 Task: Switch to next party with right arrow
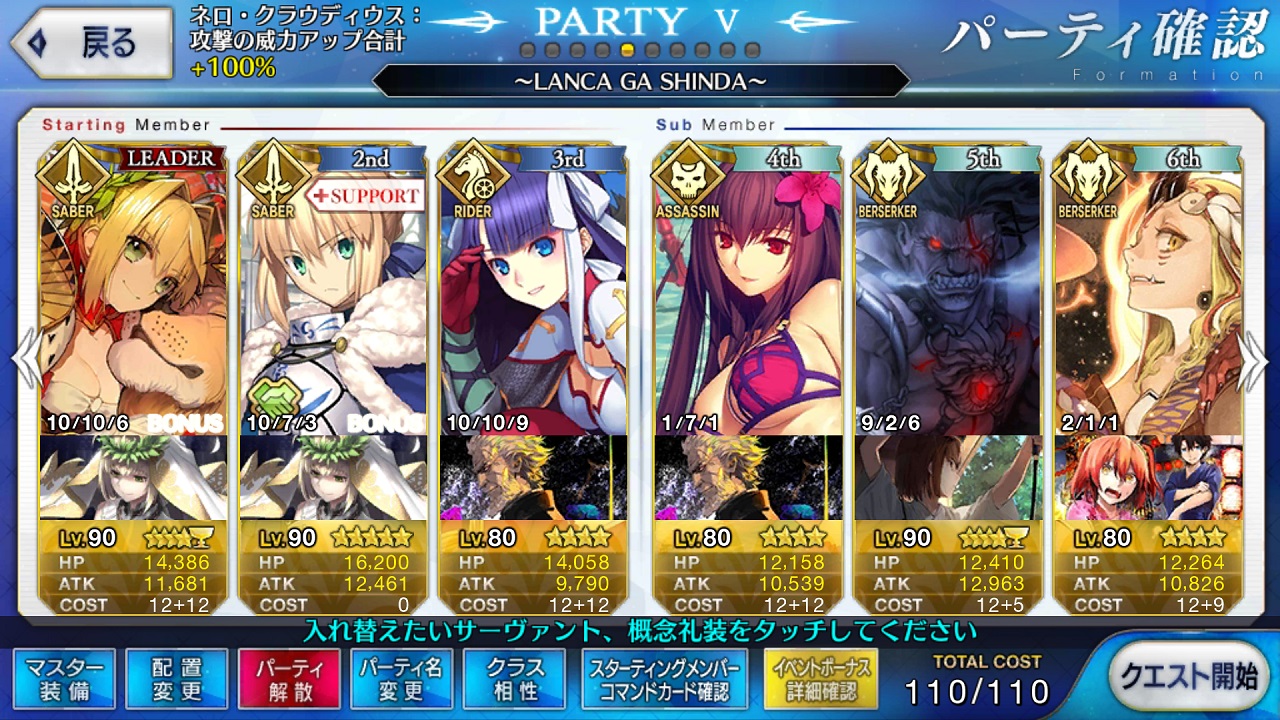pos(1254,360)
